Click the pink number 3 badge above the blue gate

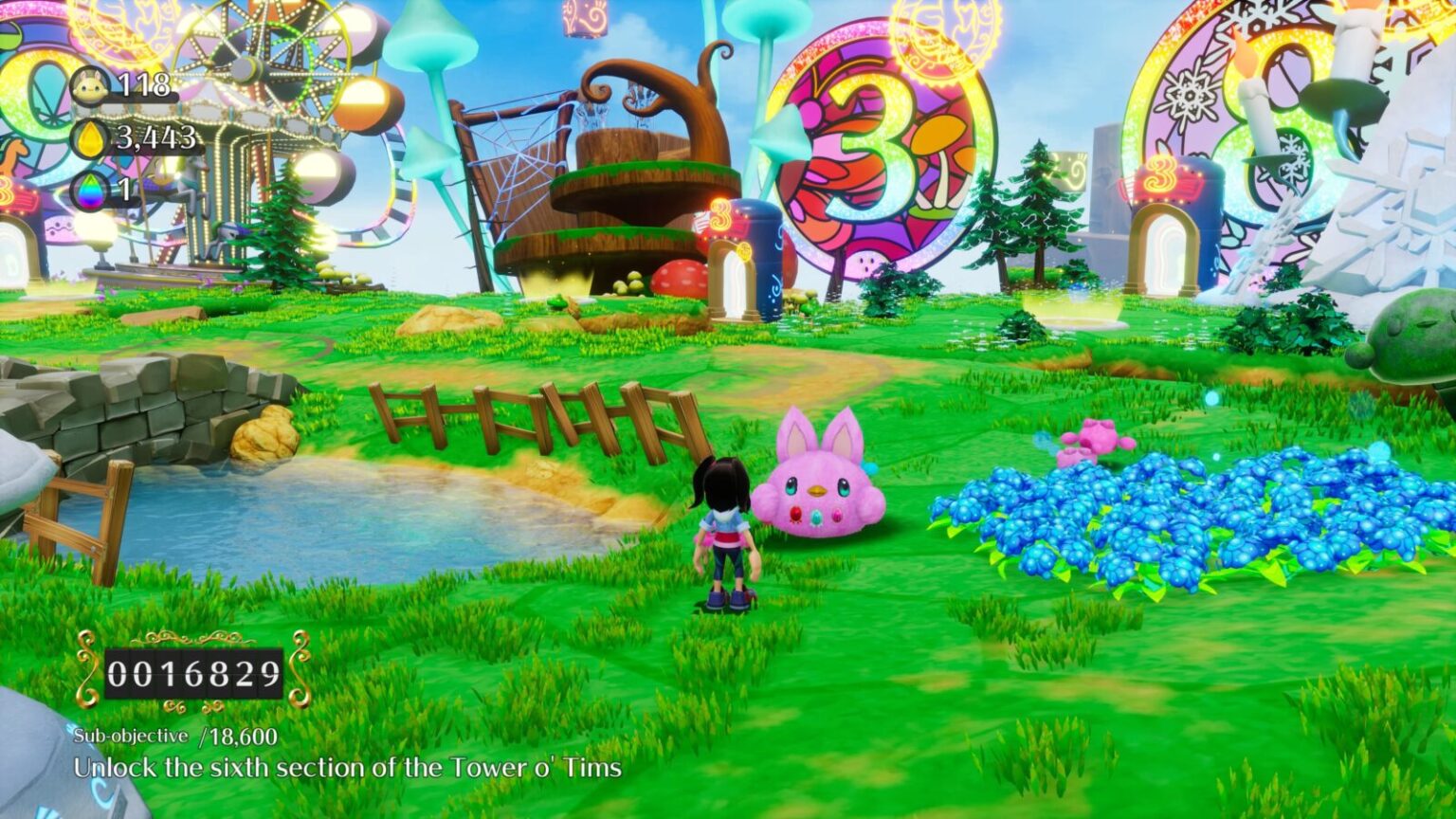tap(722, 218)
